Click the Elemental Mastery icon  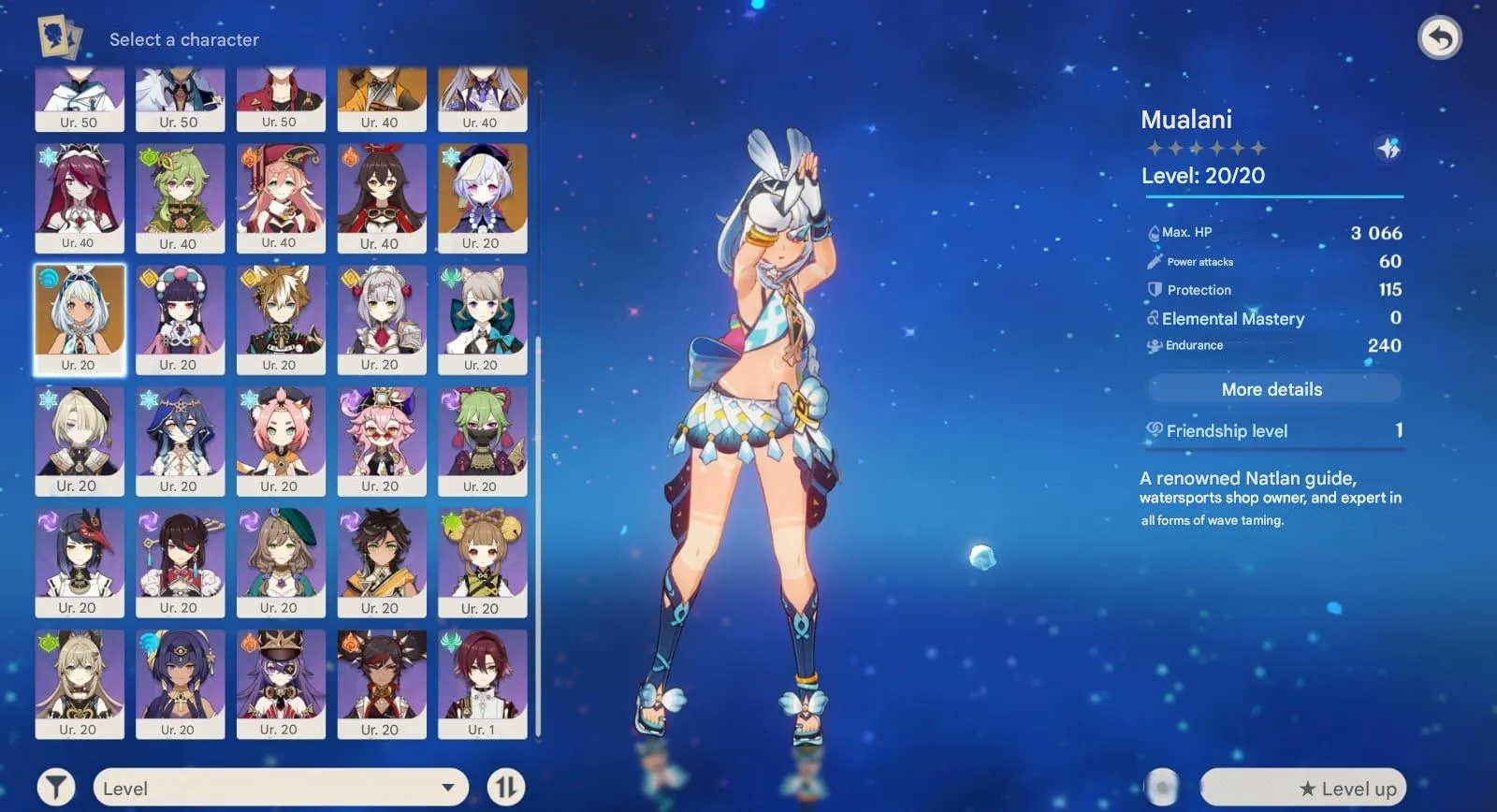point(1152,319)
